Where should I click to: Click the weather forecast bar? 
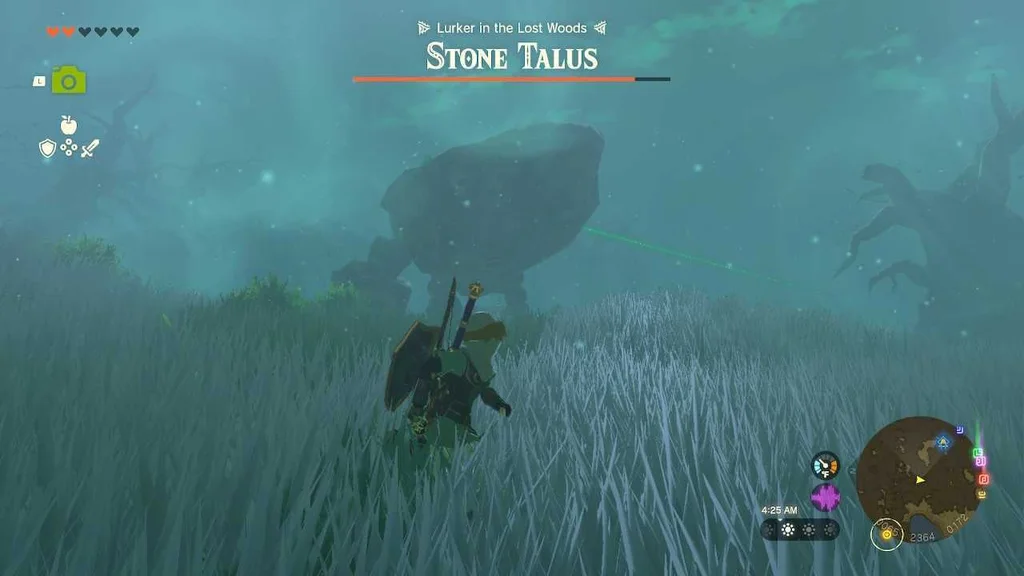(799, 530)
